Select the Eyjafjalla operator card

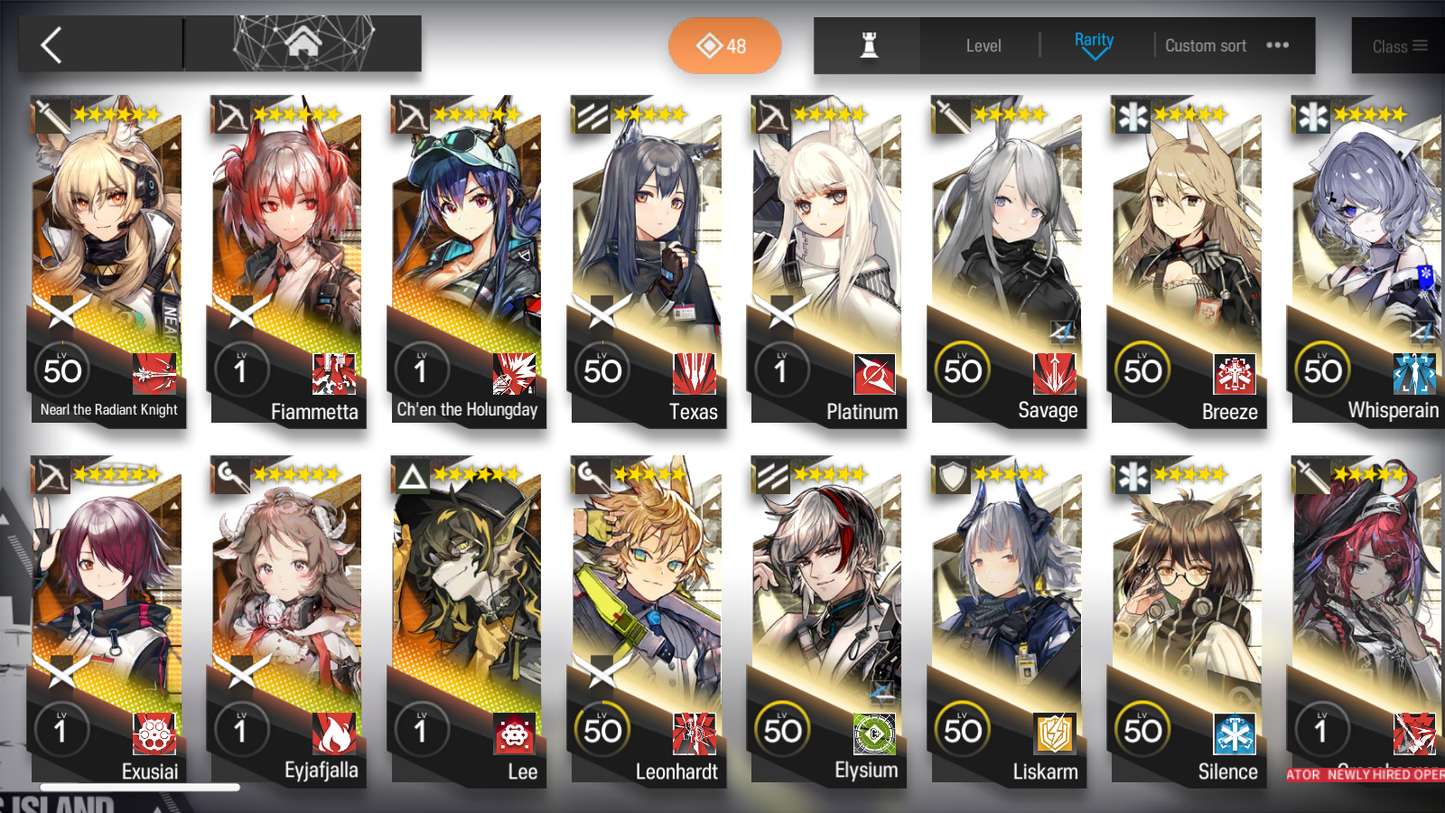[x=287, y=620]
